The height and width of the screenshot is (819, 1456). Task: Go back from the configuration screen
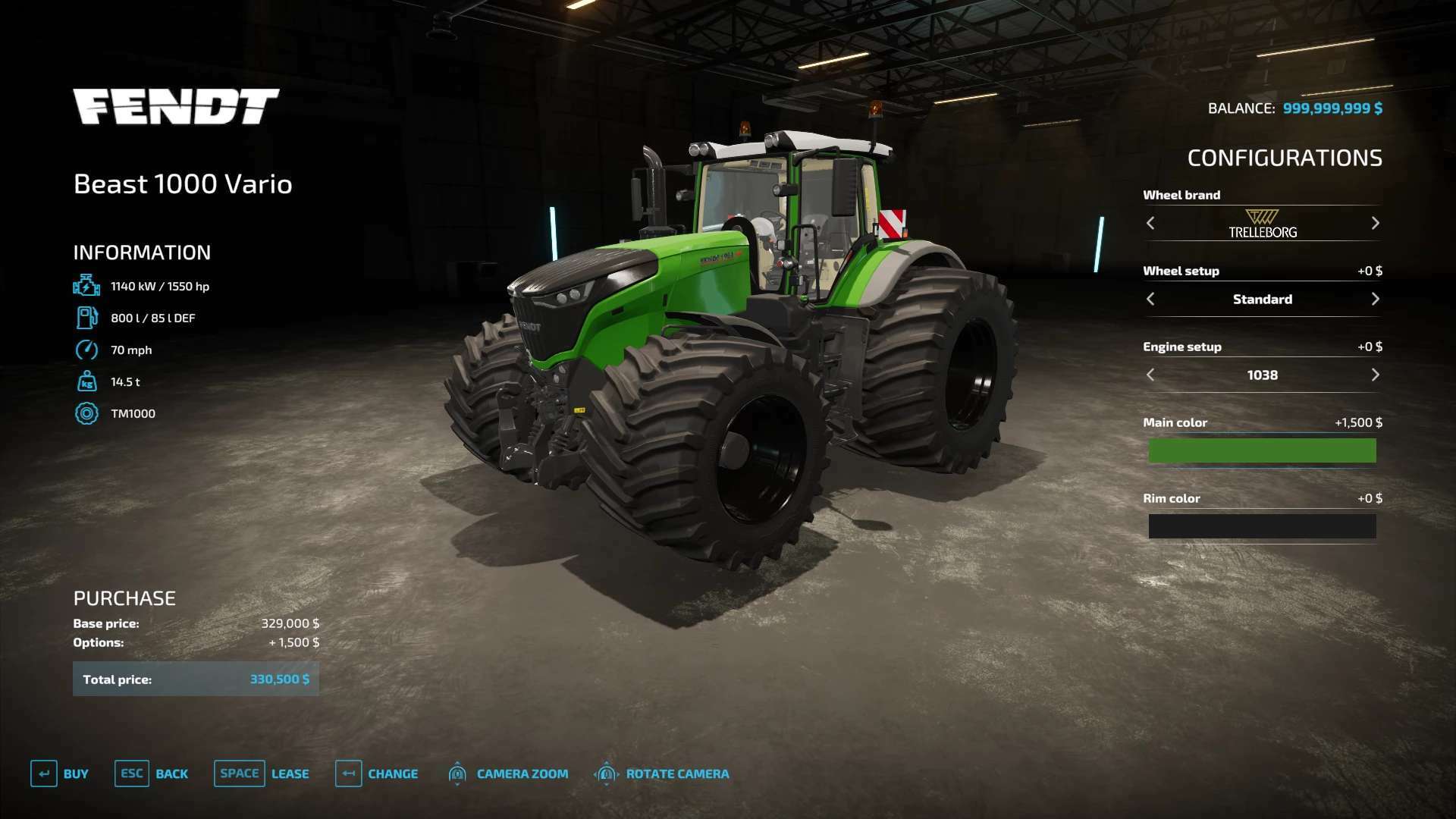pos(152,773)
